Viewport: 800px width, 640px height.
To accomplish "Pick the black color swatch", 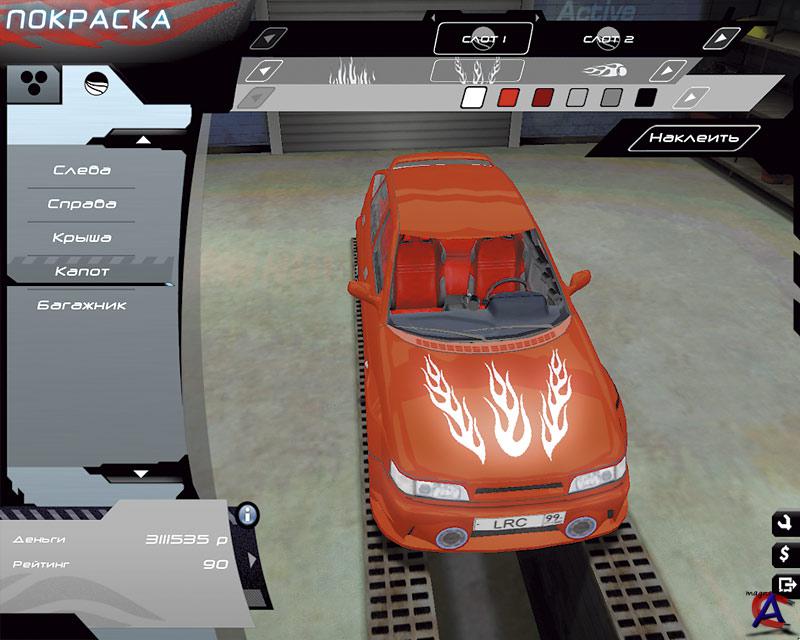I will [646, 98].
